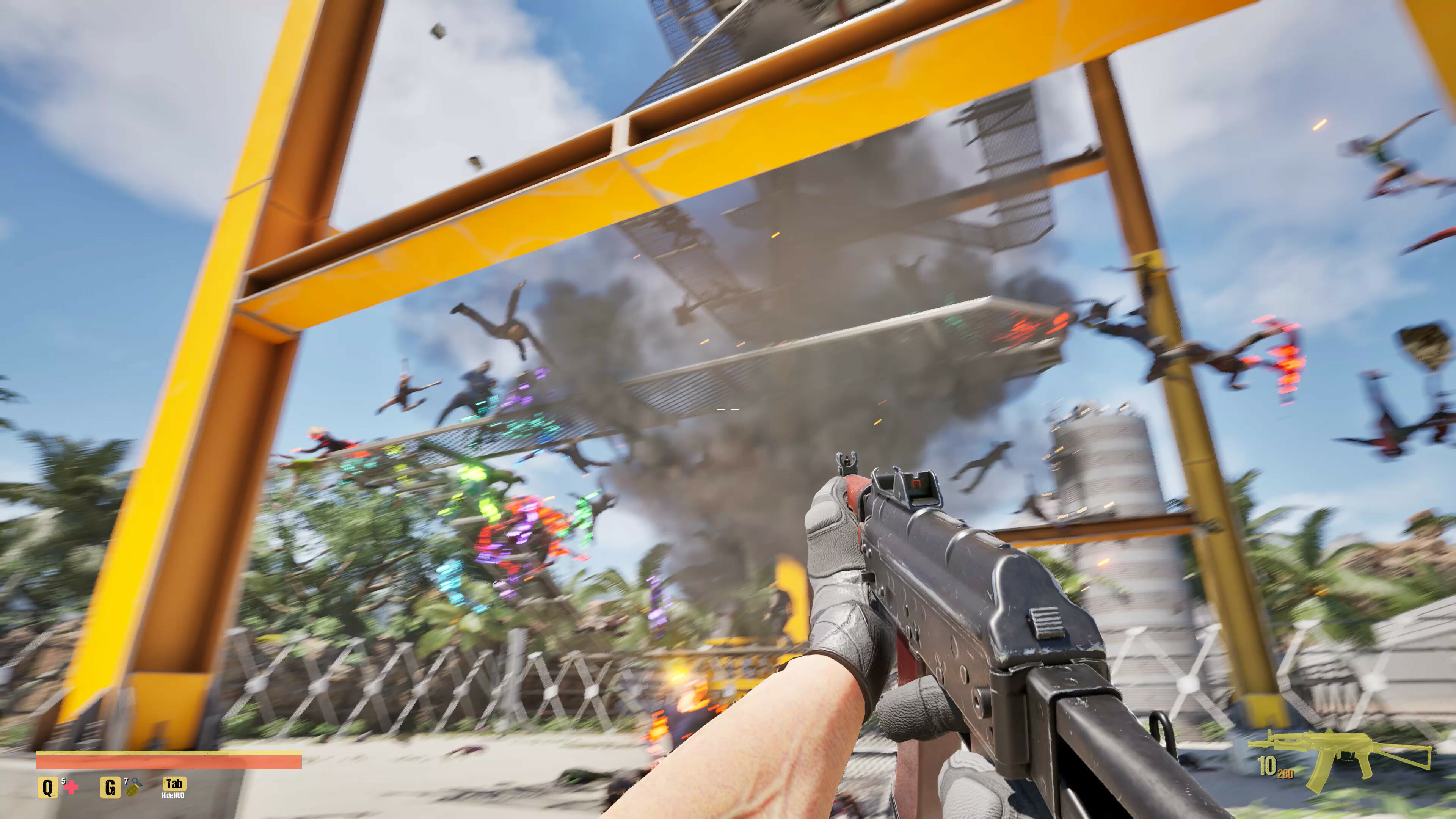Click the yellow bar above the health bar

(x=169, y=753)
